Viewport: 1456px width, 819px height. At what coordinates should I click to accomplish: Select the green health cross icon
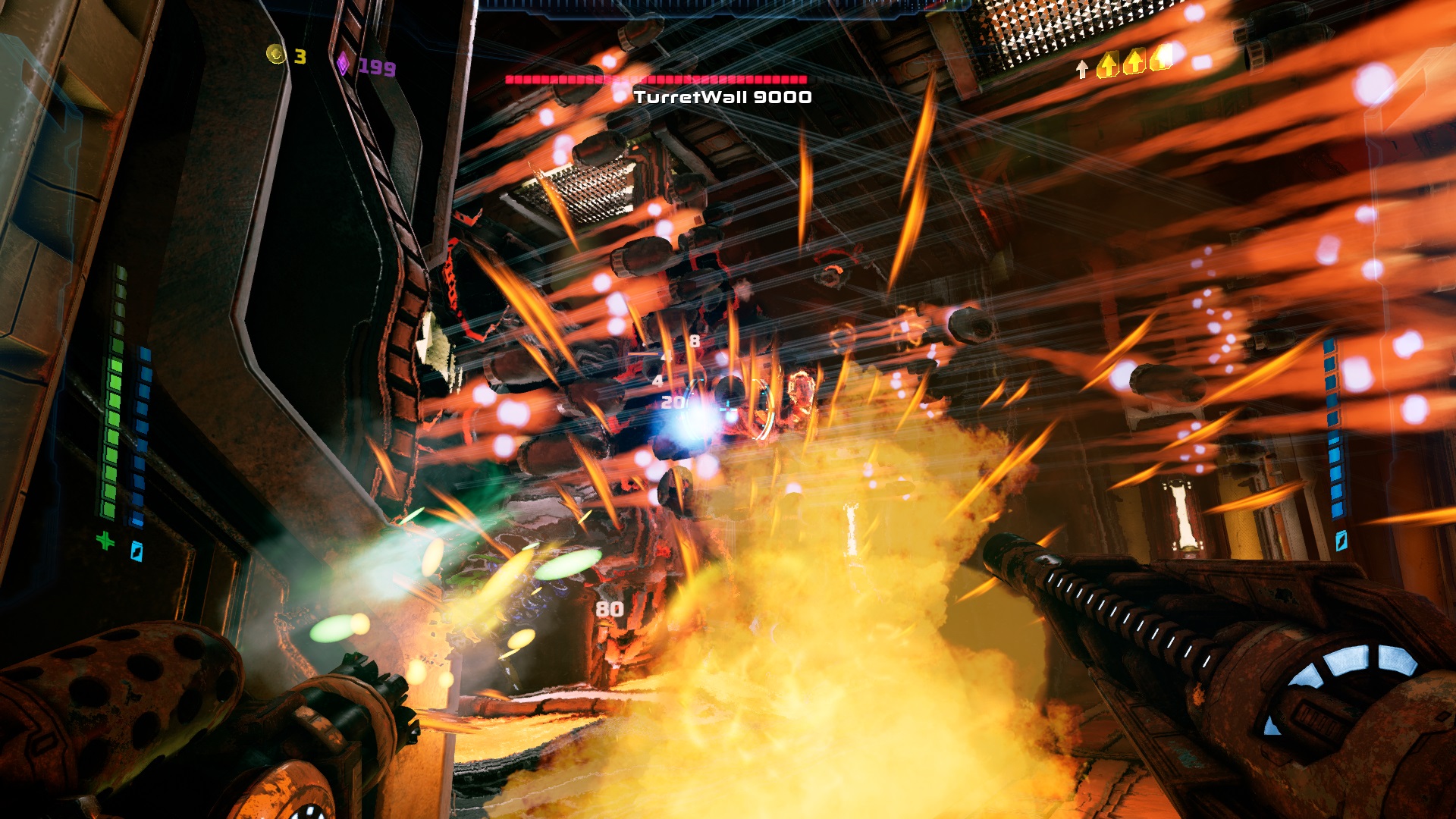tap(105, 541)
